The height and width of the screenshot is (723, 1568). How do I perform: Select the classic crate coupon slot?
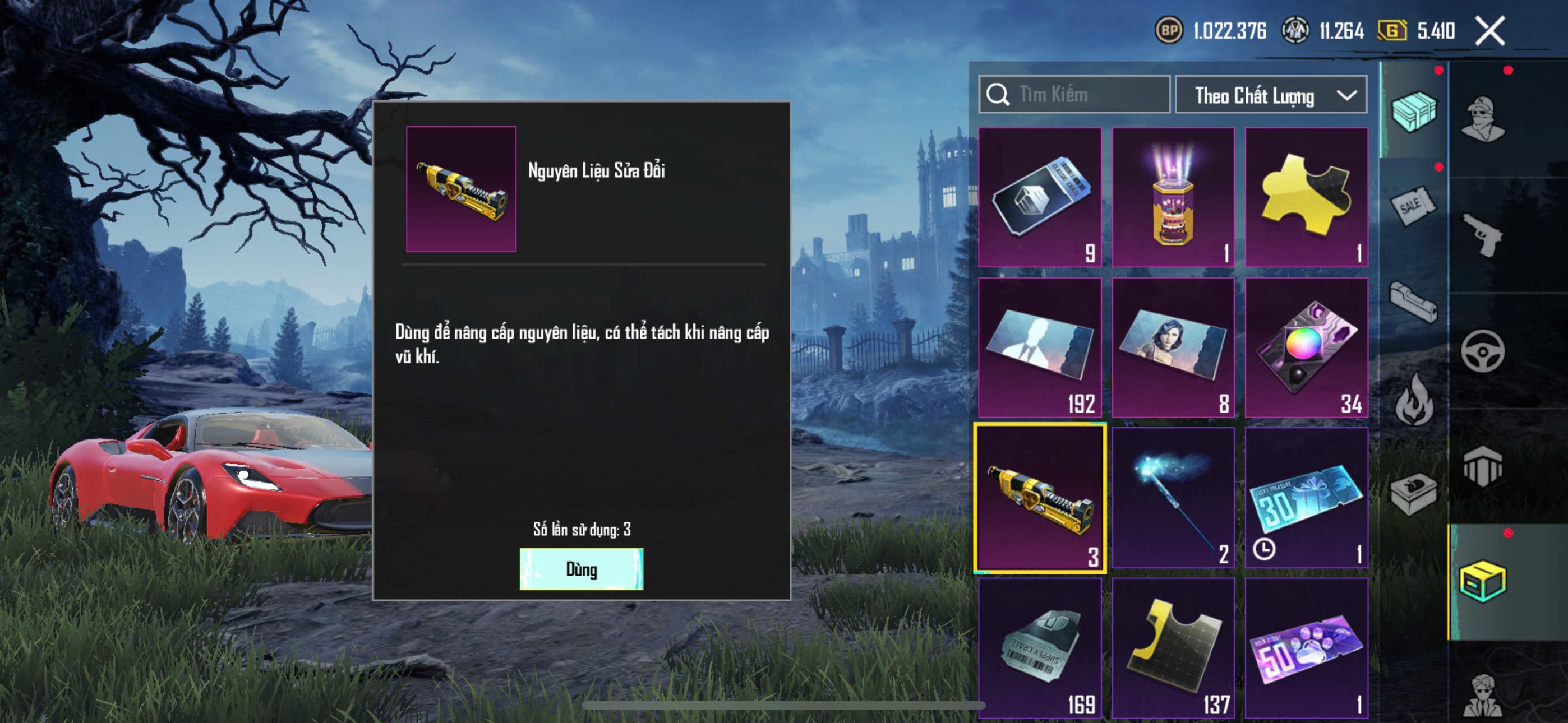tap(1040, 197)
